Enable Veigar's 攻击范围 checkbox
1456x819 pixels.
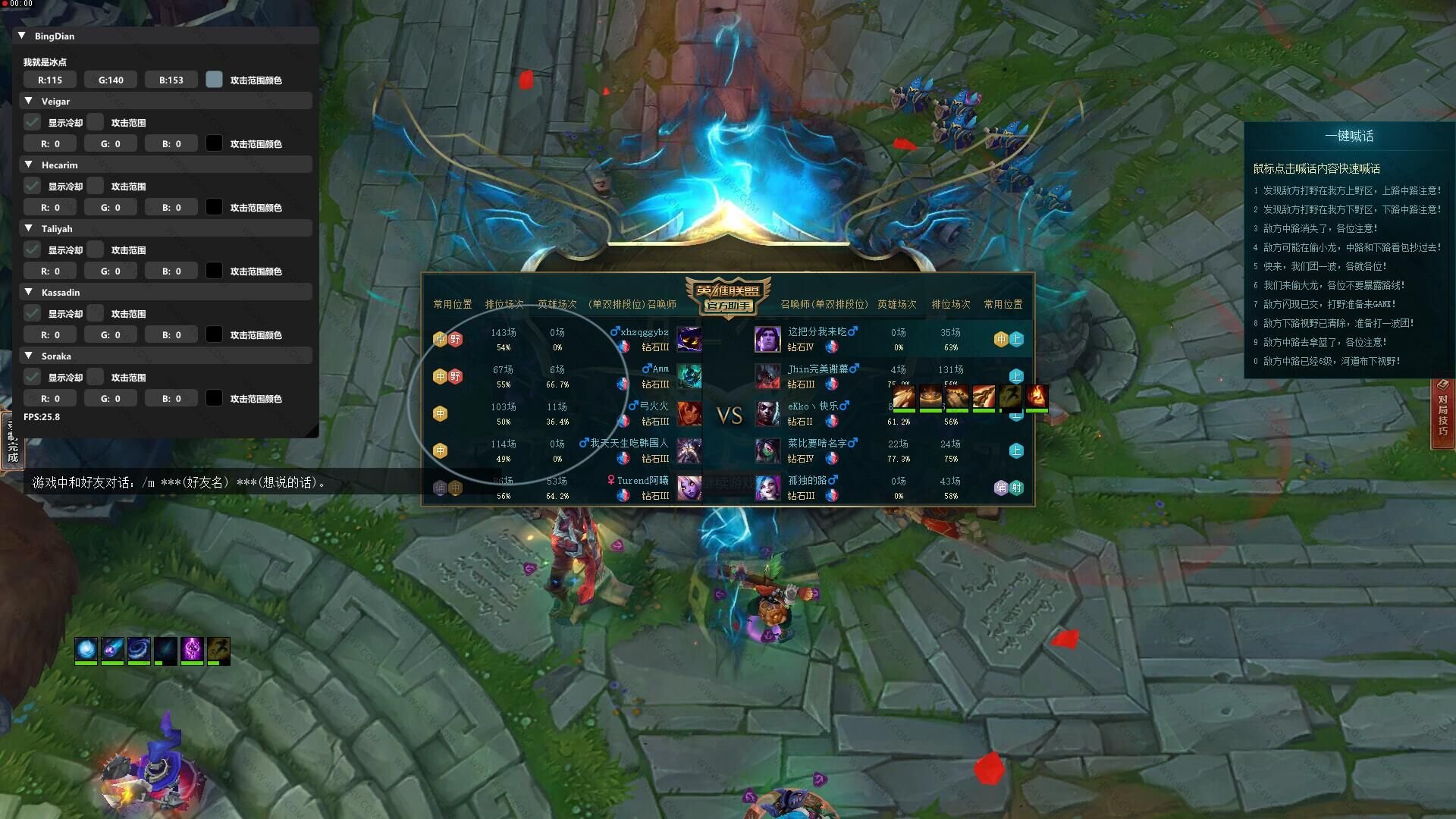(x=96, y=122)
